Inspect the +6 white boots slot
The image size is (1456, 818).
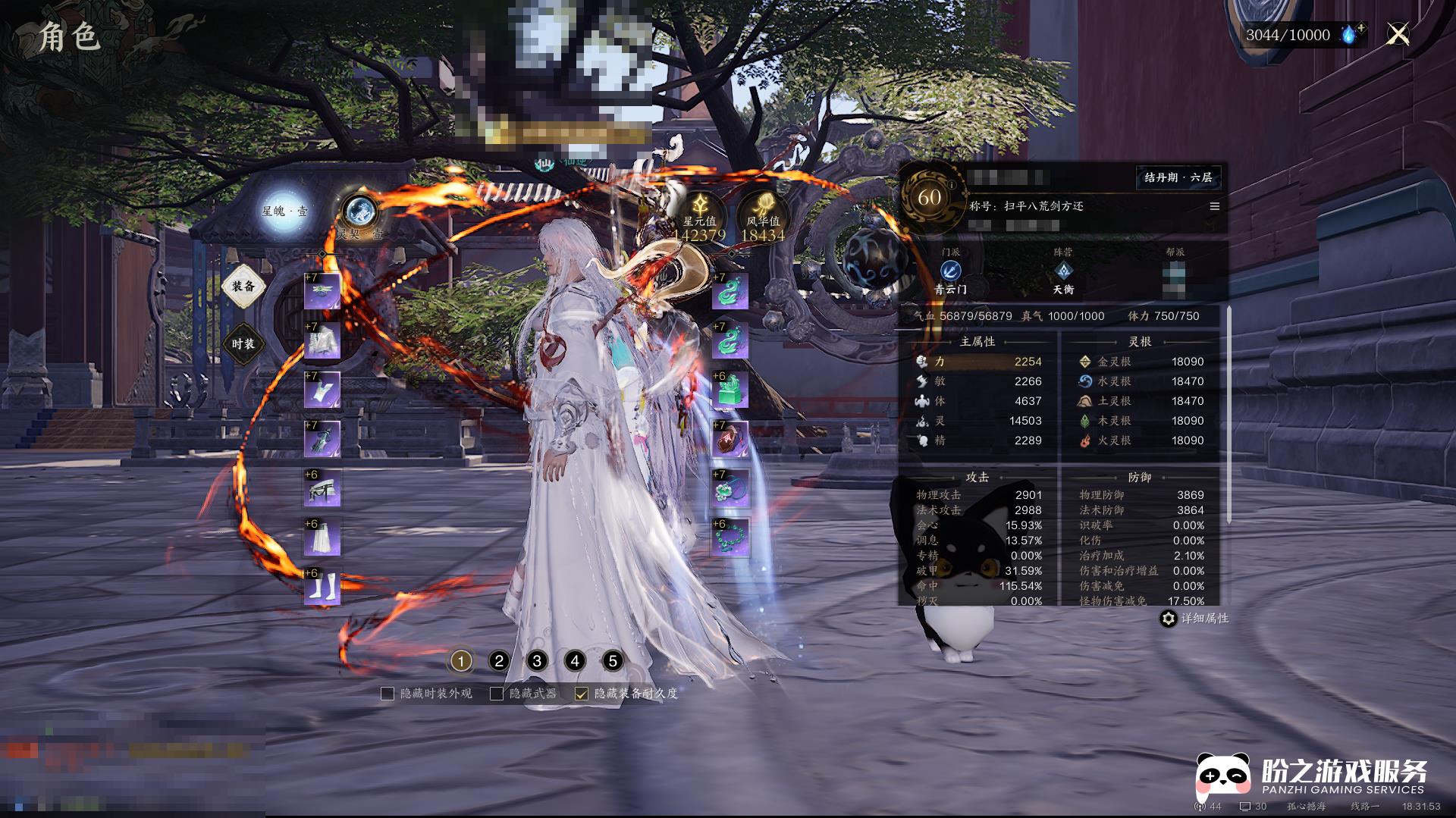(322, 588)
